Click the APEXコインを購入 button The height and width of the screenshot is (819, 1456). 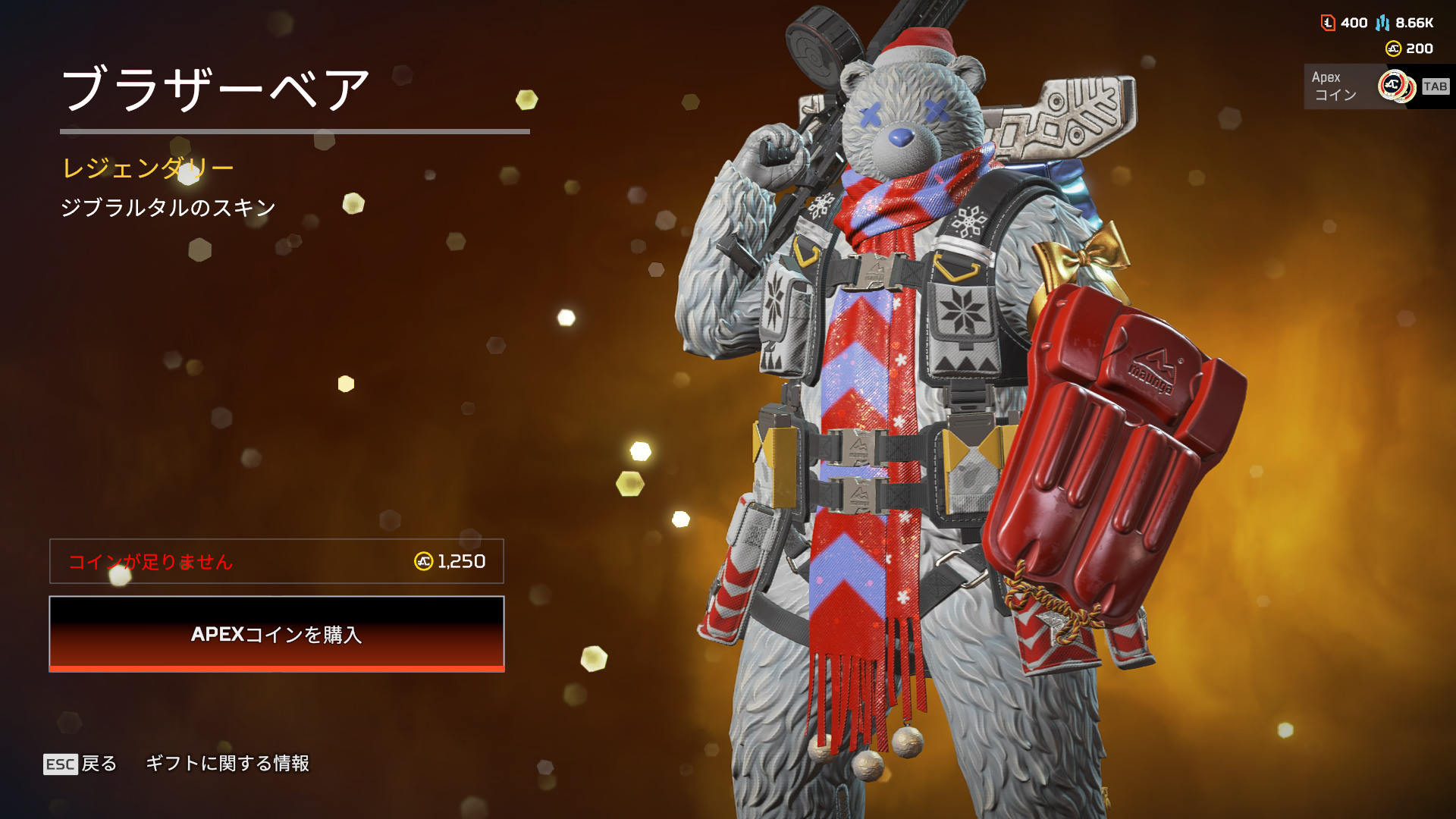[277, 634]
